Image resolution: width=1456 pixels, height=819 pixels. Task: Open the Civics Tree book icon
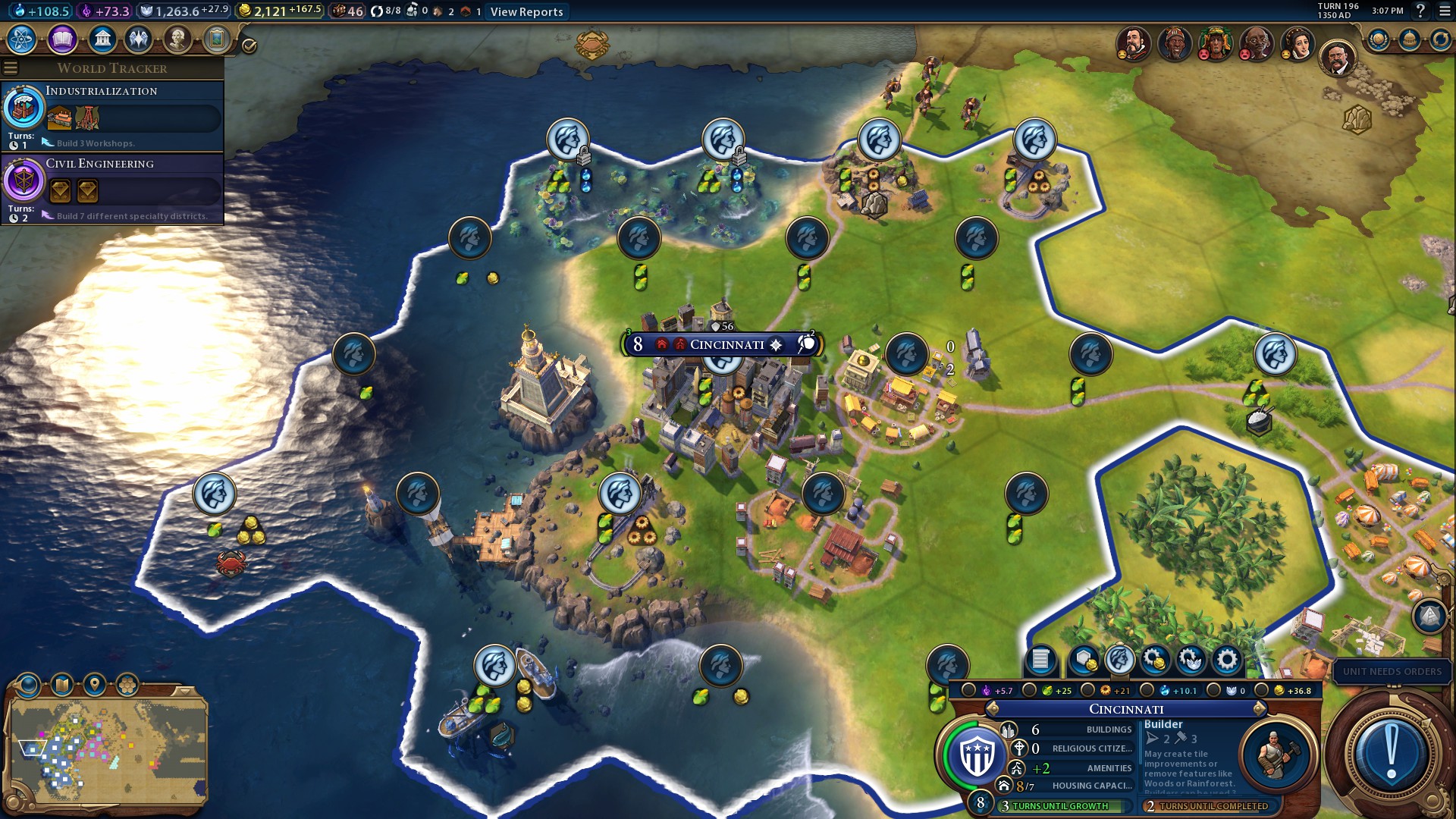click(x=62, y=39)
